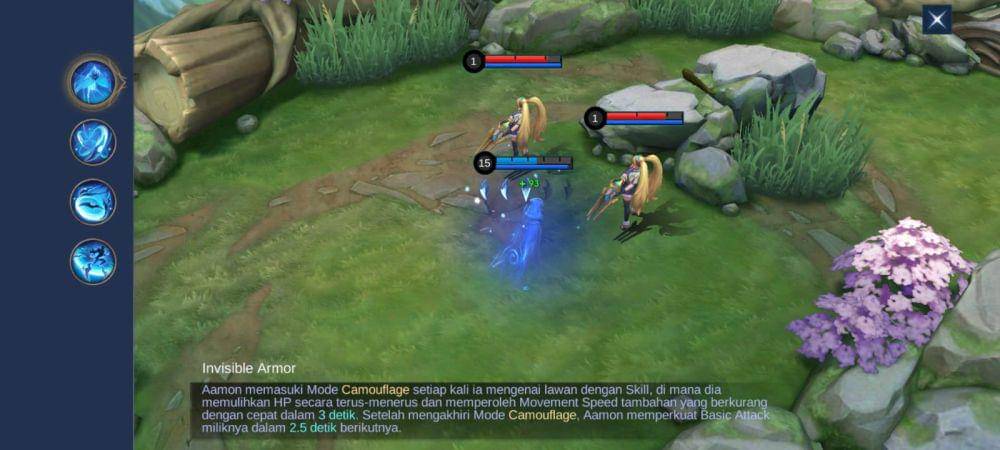Close the skill preview with the X
The image size is (1000, 450).
point(936,20)
